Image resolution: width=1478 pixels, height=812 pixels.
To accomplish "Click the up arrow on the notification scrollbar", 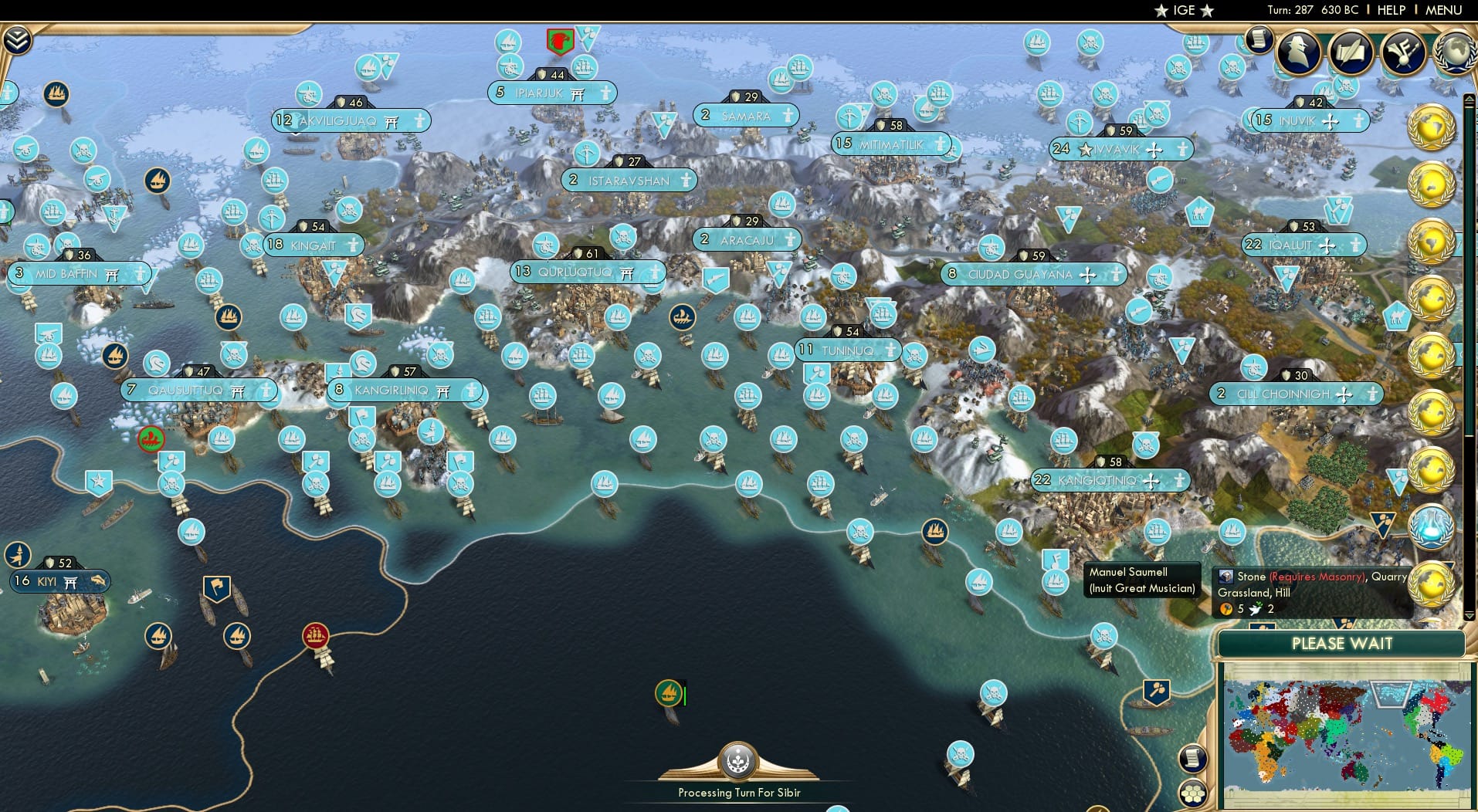I will tap(1469, 97).
